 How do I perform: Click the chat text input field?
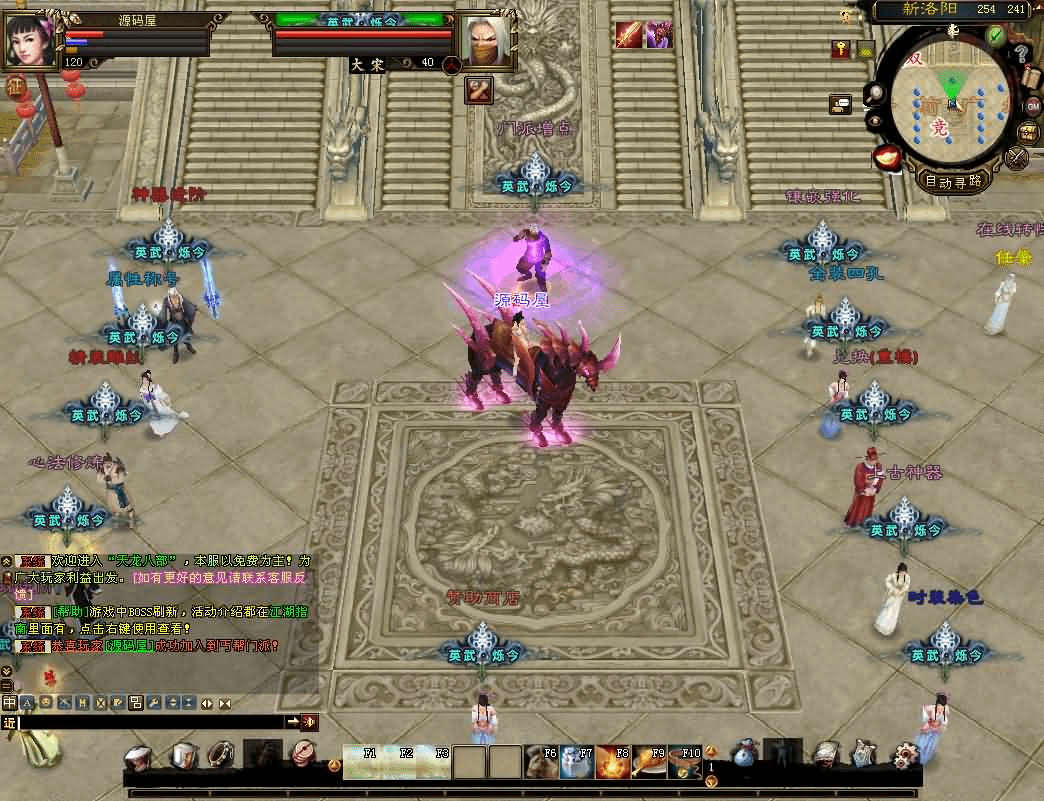coord(150,722)
